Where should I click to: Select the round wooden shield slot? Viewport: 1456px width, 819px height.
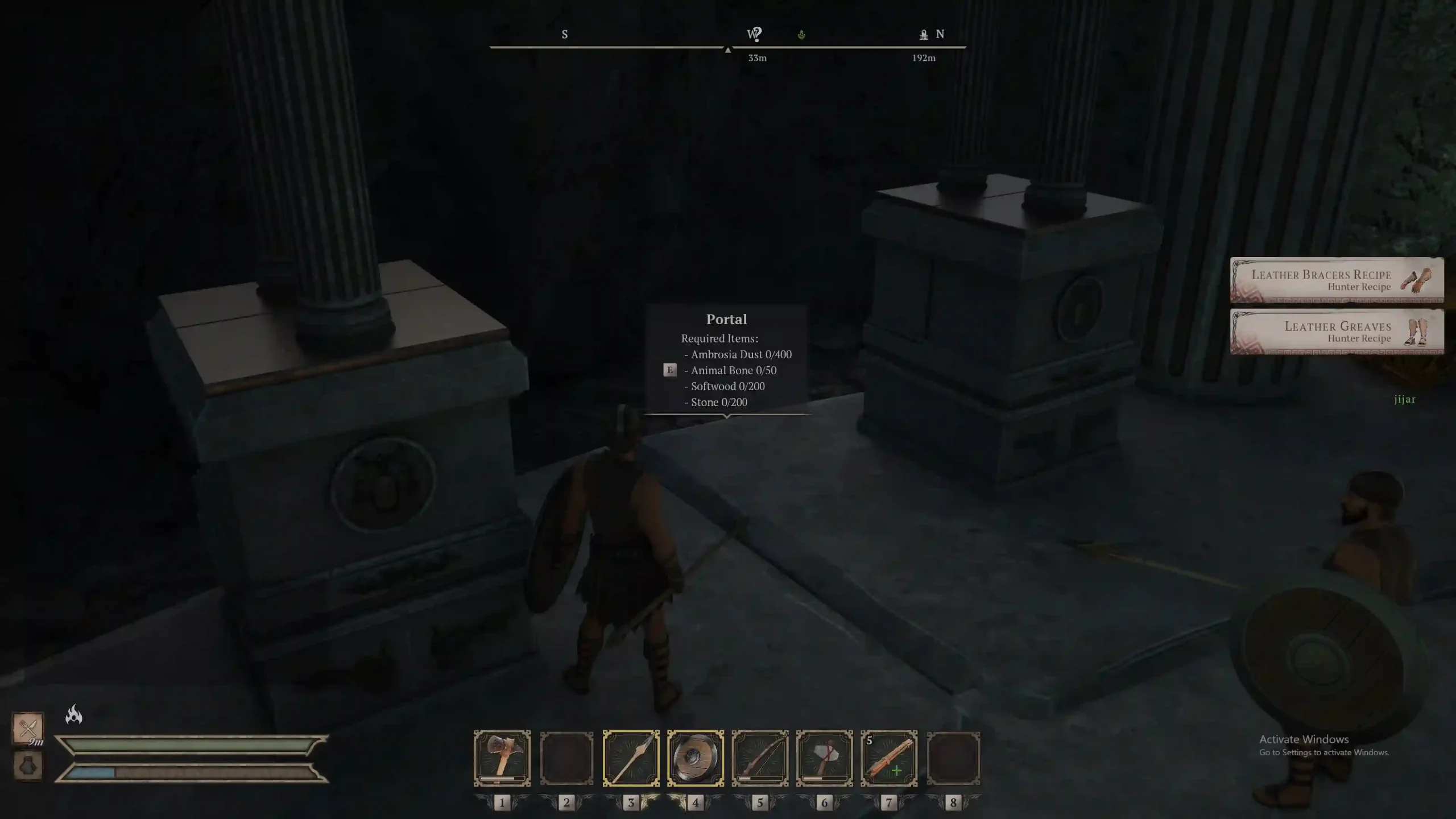point(695,758)
